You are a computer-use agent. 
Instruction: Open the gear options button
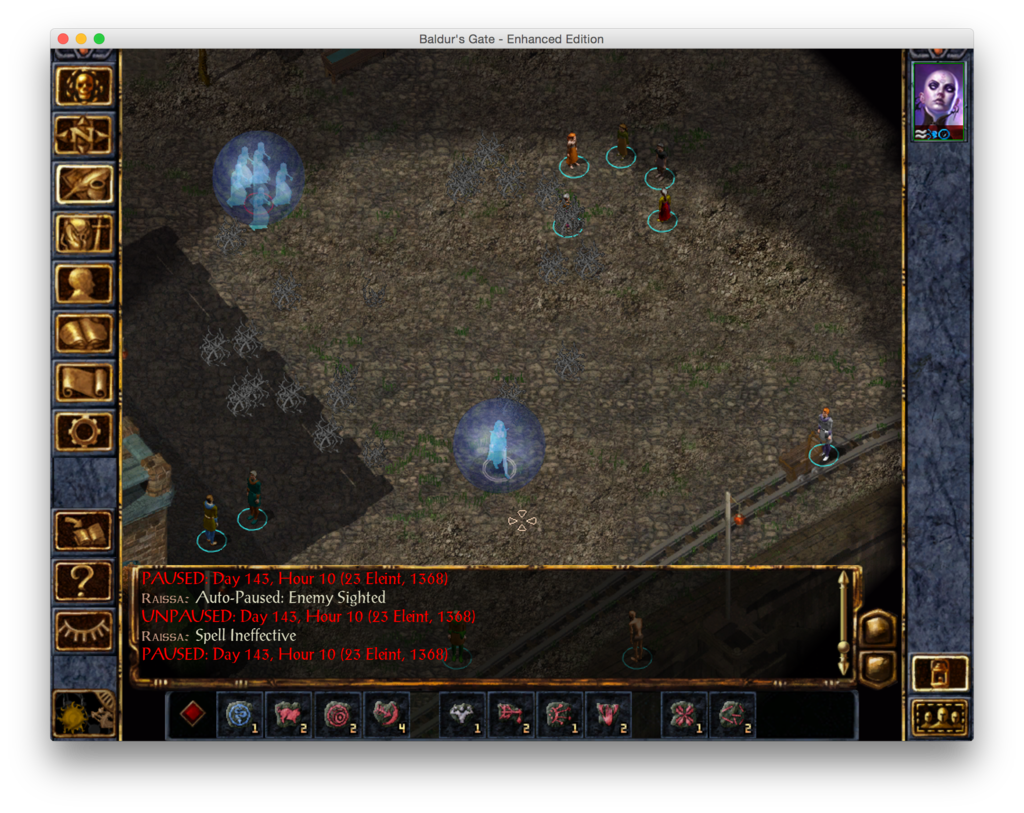click(x=84, y=432)
